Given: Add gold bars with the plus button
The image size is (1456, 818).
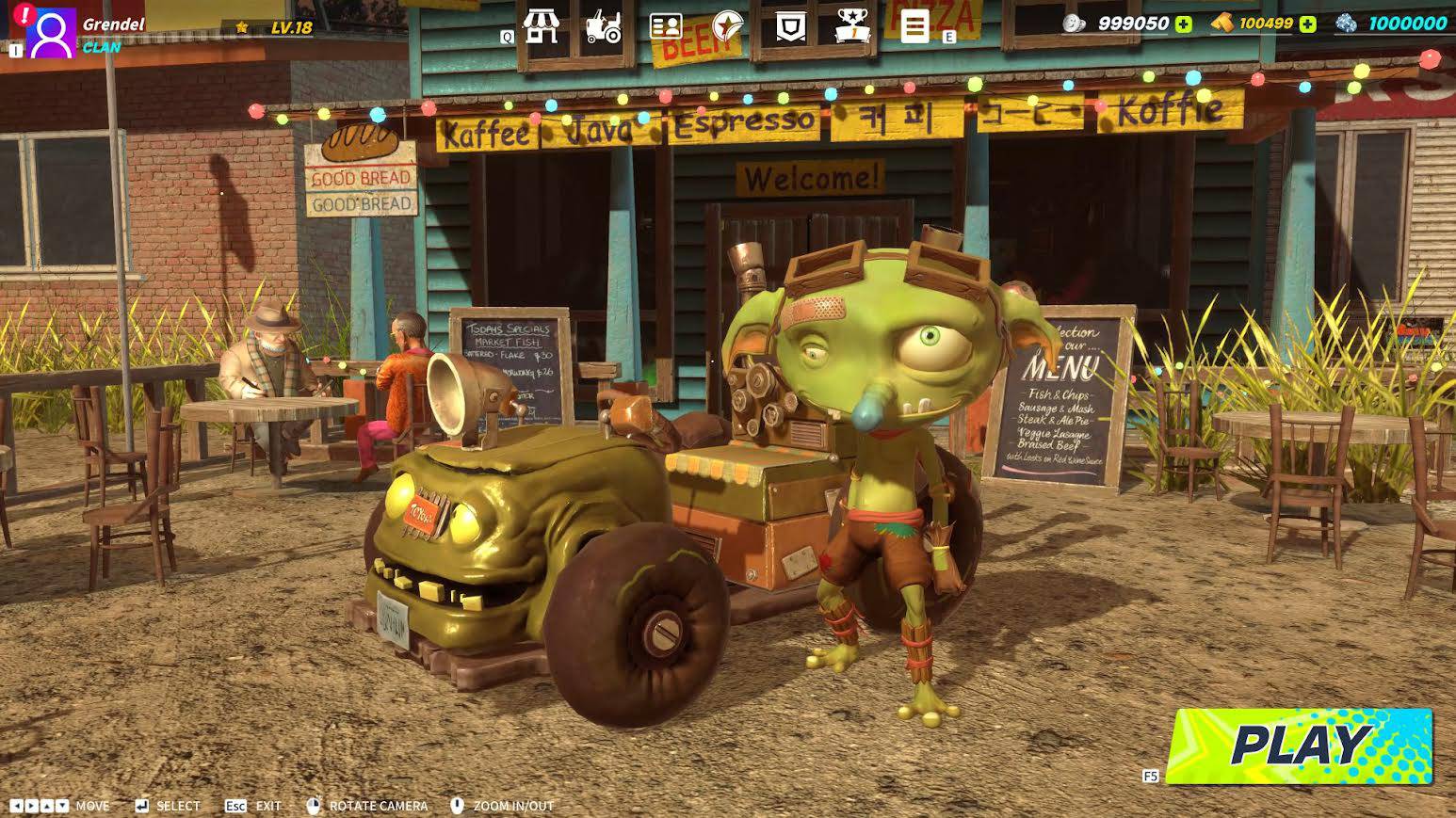Looking at the screenshot, I should (1307, 24).
